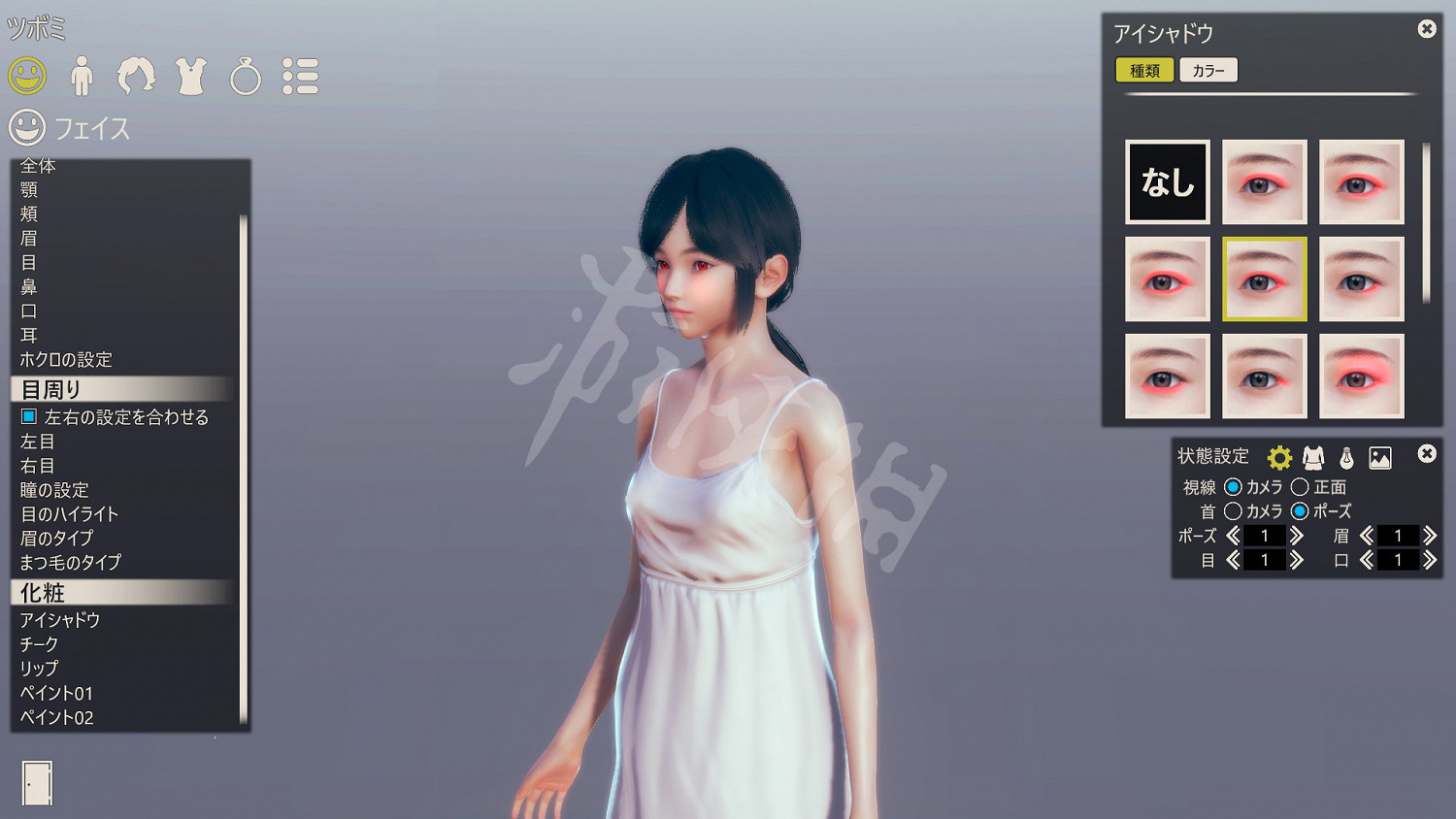Select the Hair category icon
The image size is (1456, 819).
pyautogui.click(x=137, y=74)
